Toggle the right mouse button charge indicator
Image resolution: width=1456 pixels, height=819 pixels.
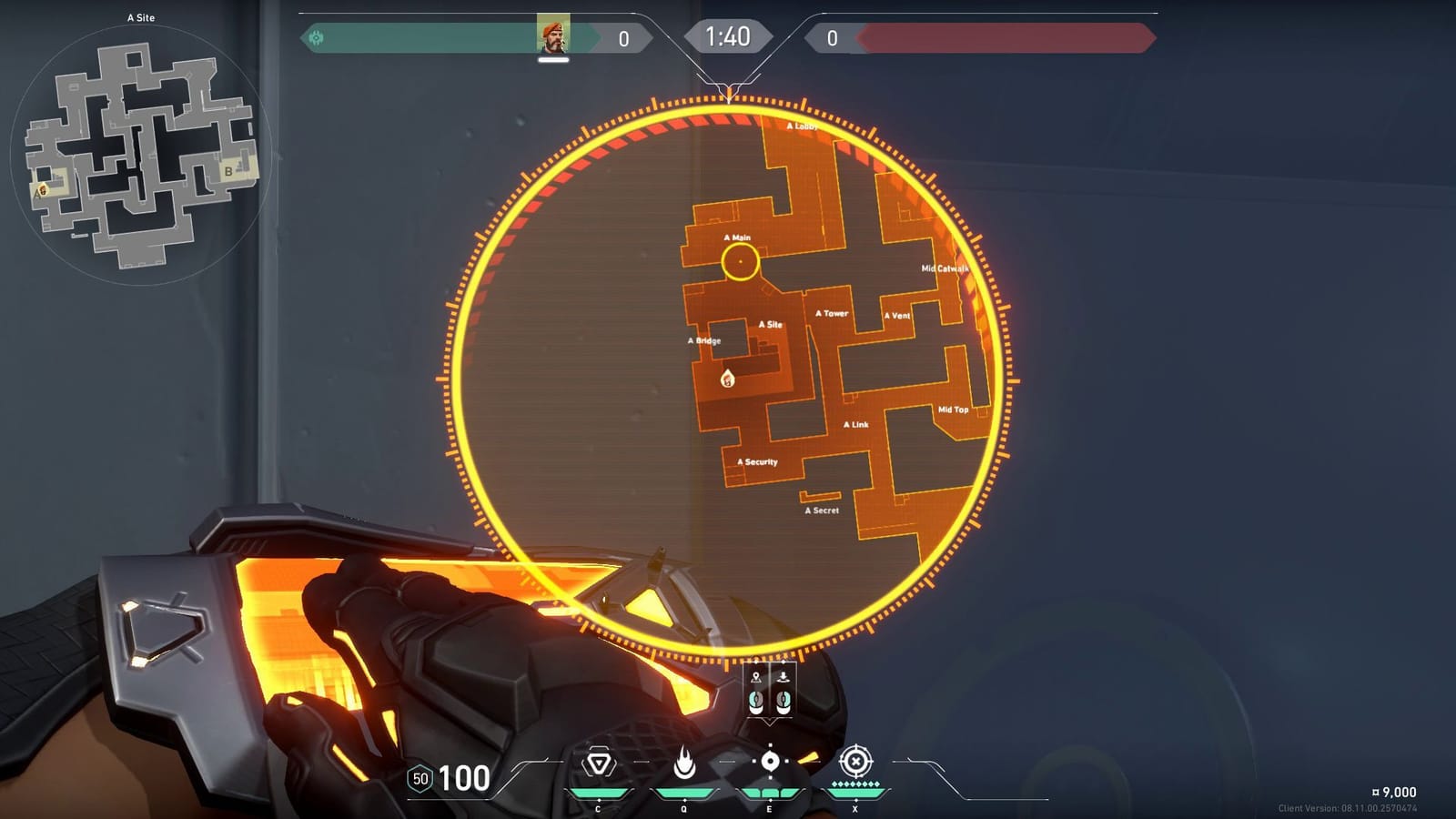[x=784, y=701]
